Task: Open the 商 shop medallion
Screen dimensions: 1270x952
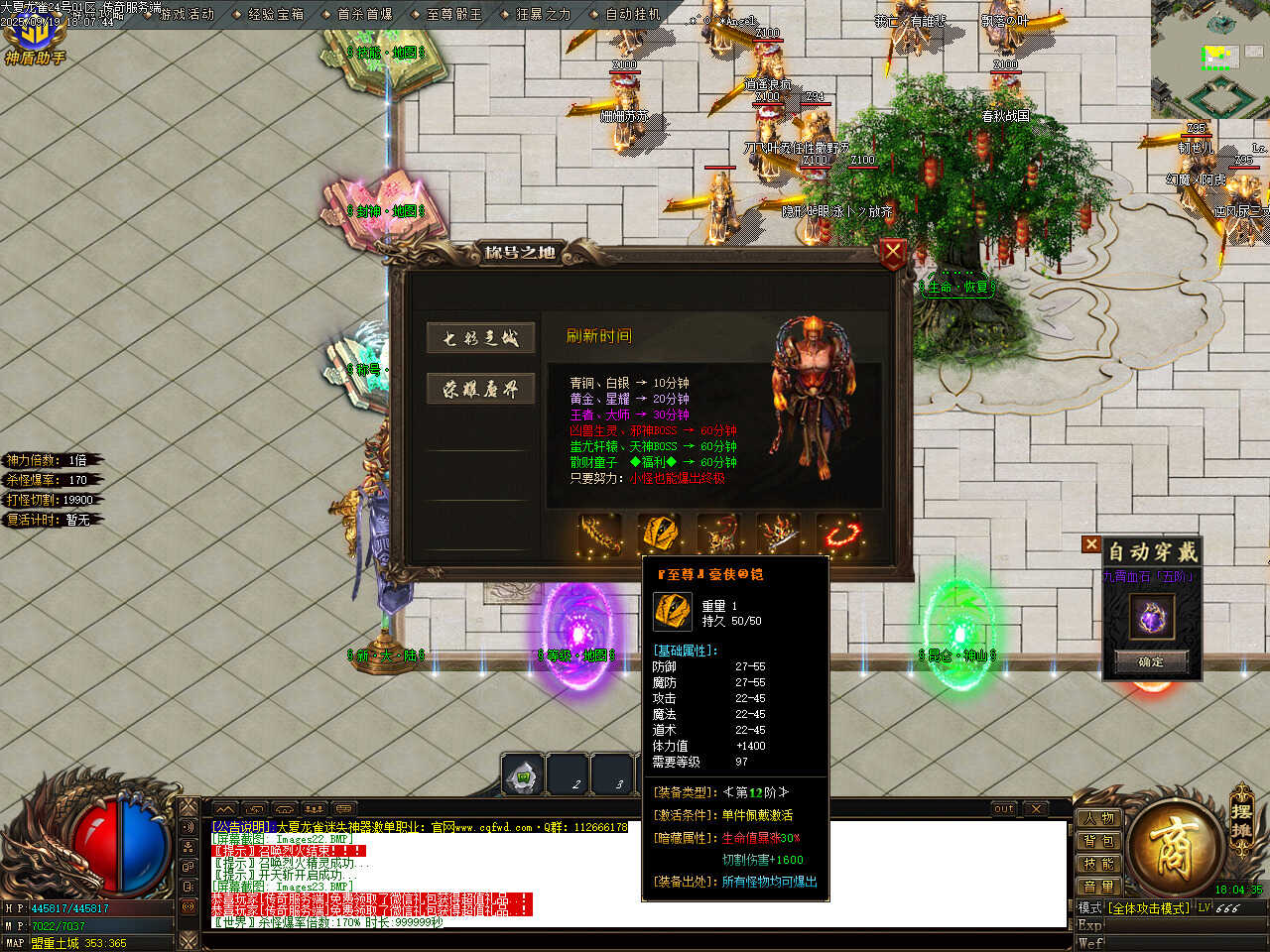Action: [x=1176, y=848]
